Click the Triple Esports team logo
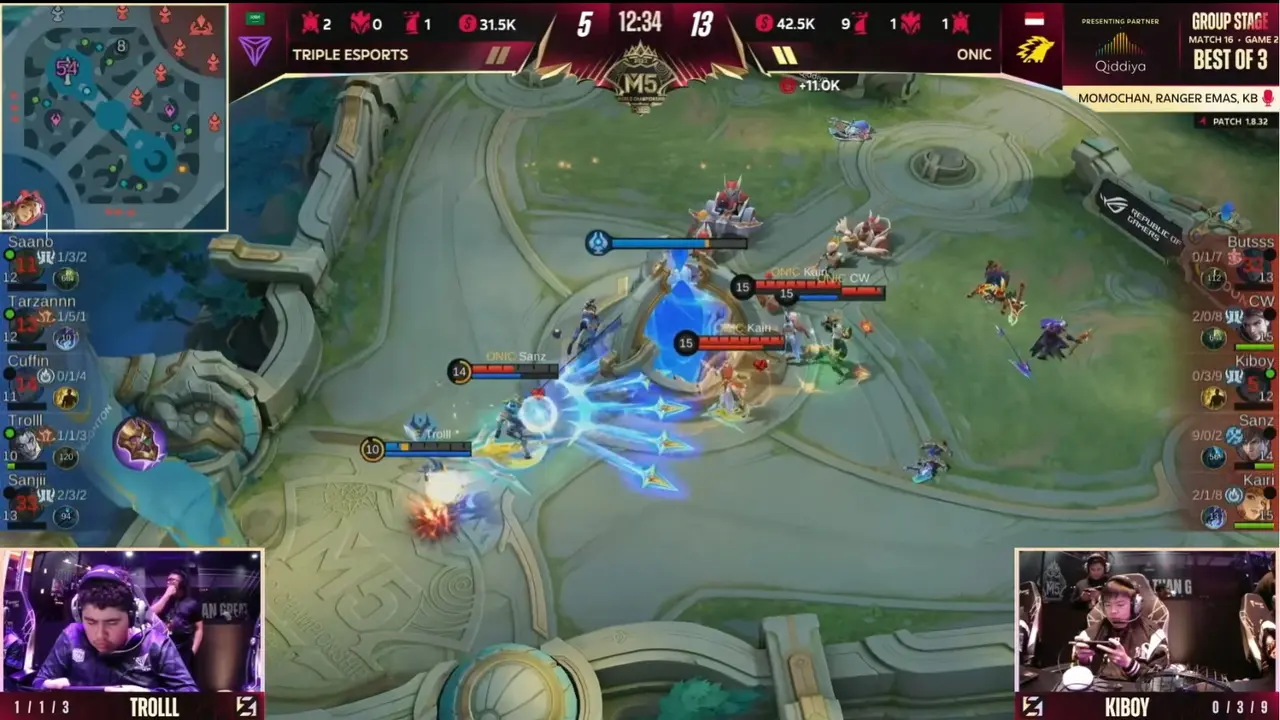This screenshot has height=720, width=1280. 255,48
